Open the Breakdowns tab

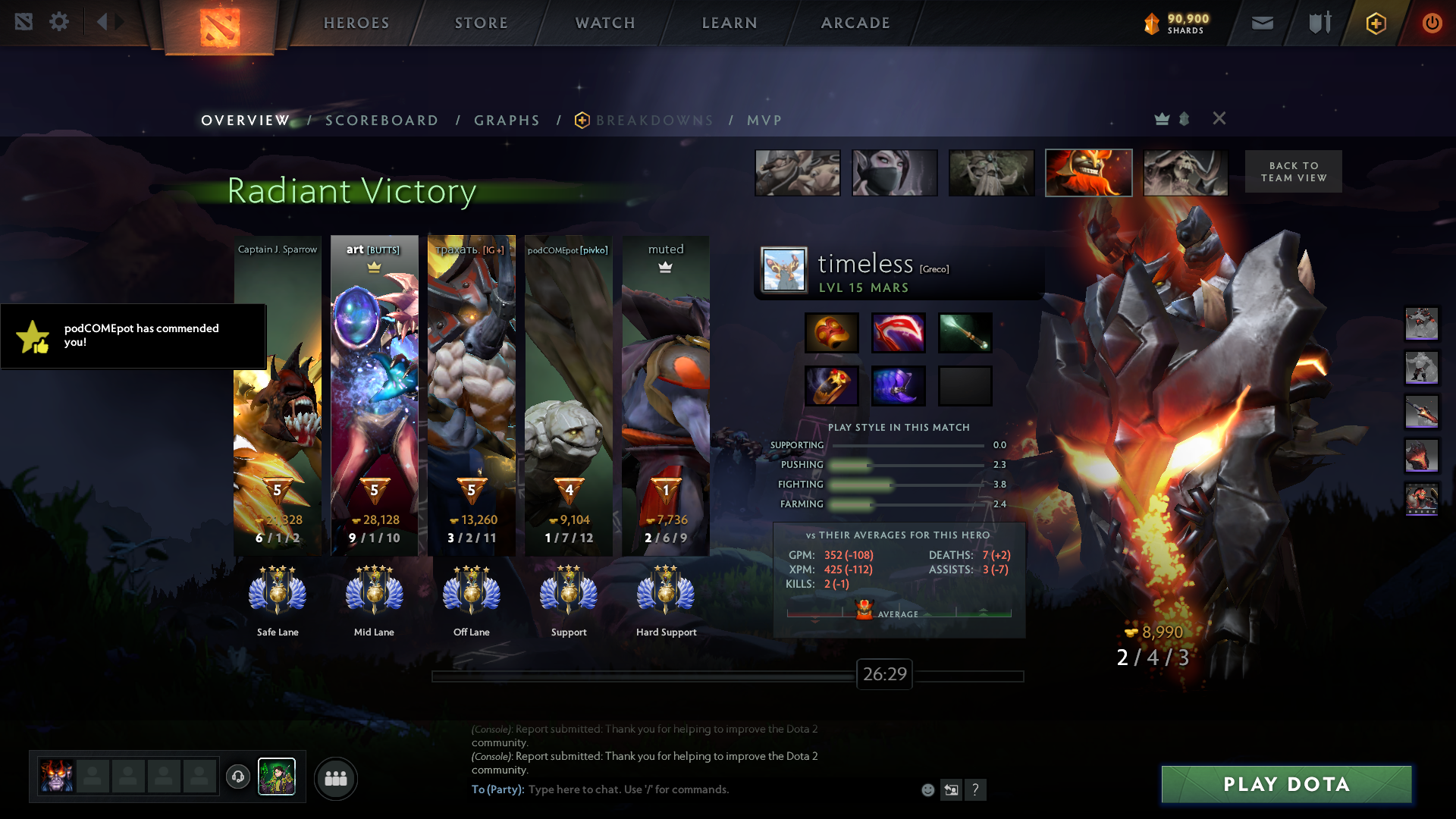point(654,121)
